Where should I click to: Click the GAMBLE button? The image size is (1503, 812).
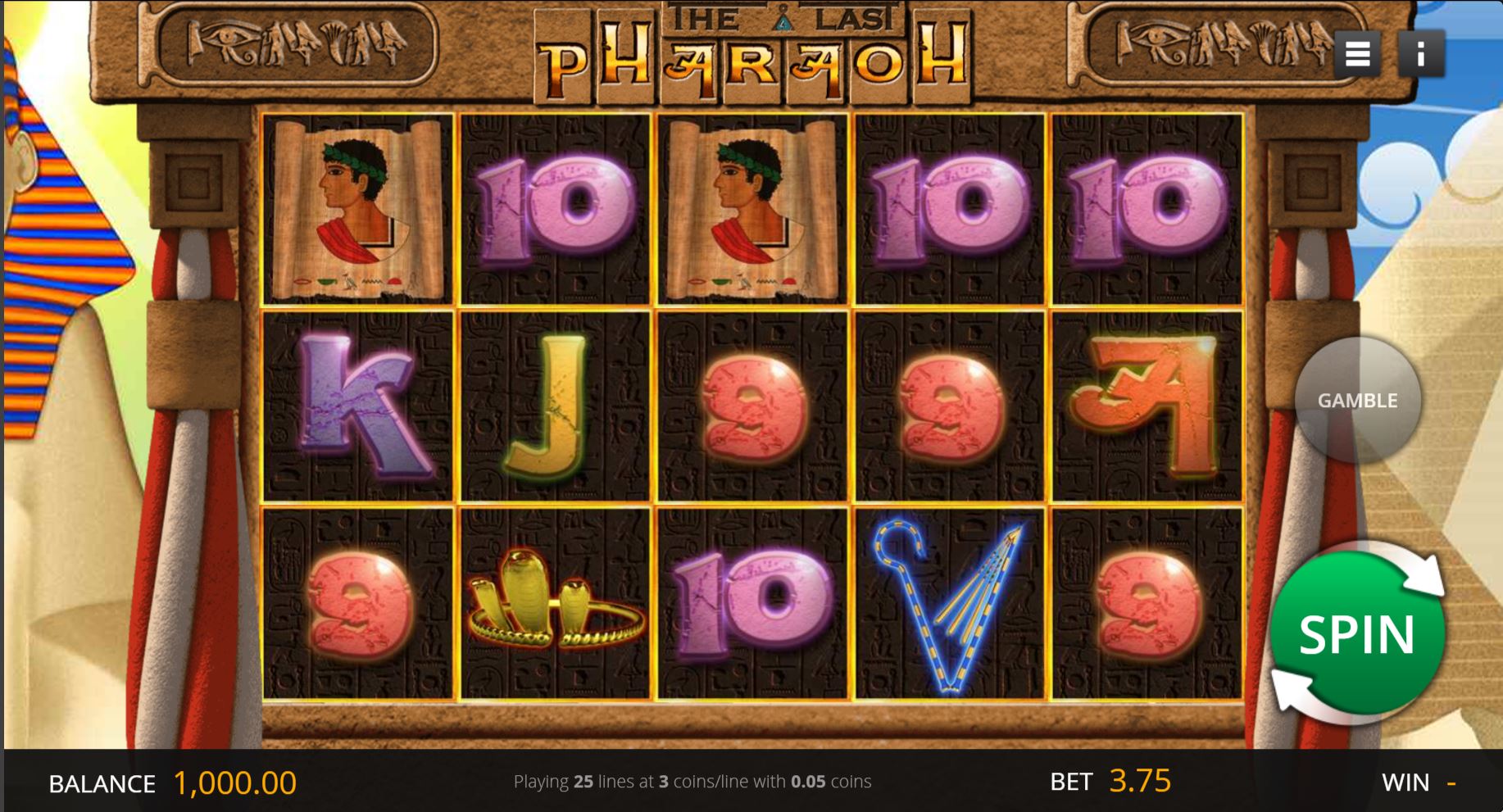tap(1356, 401)
